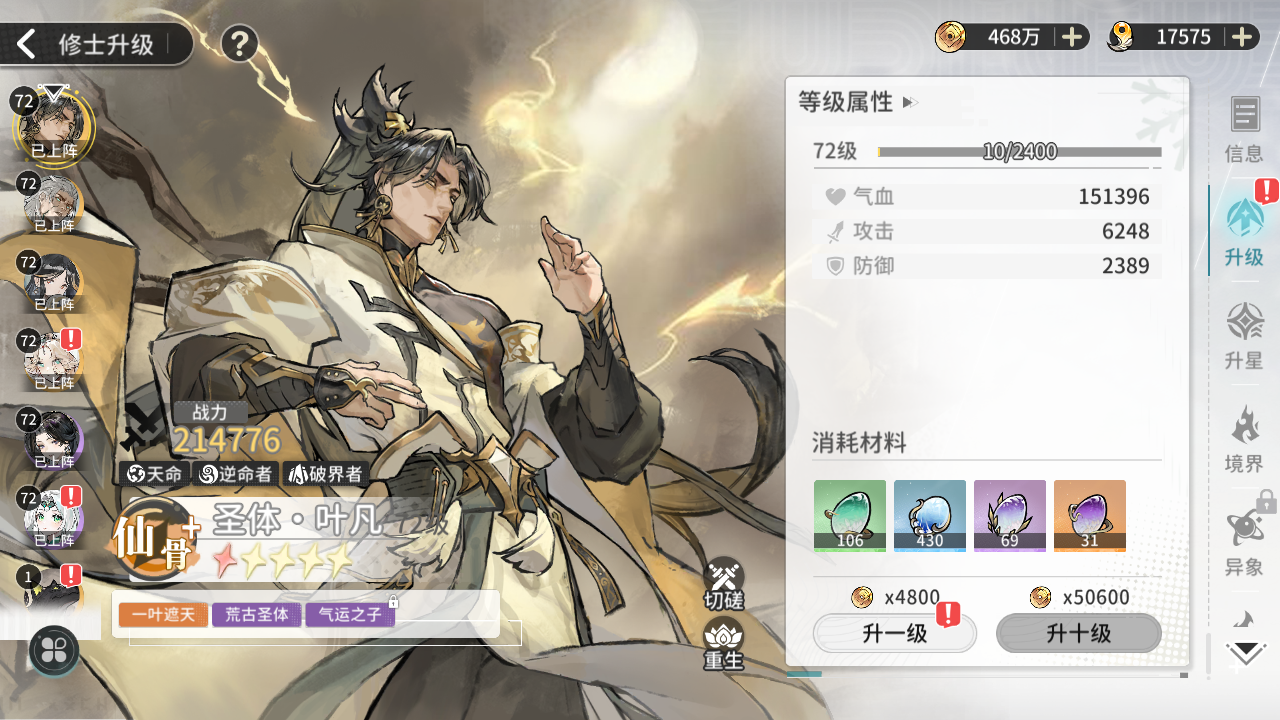Image resolution: width=1280 pixels, height=720 pixels.
Task: Add more spirit jade currency (17575)
Action: [x=1242, y=37]
